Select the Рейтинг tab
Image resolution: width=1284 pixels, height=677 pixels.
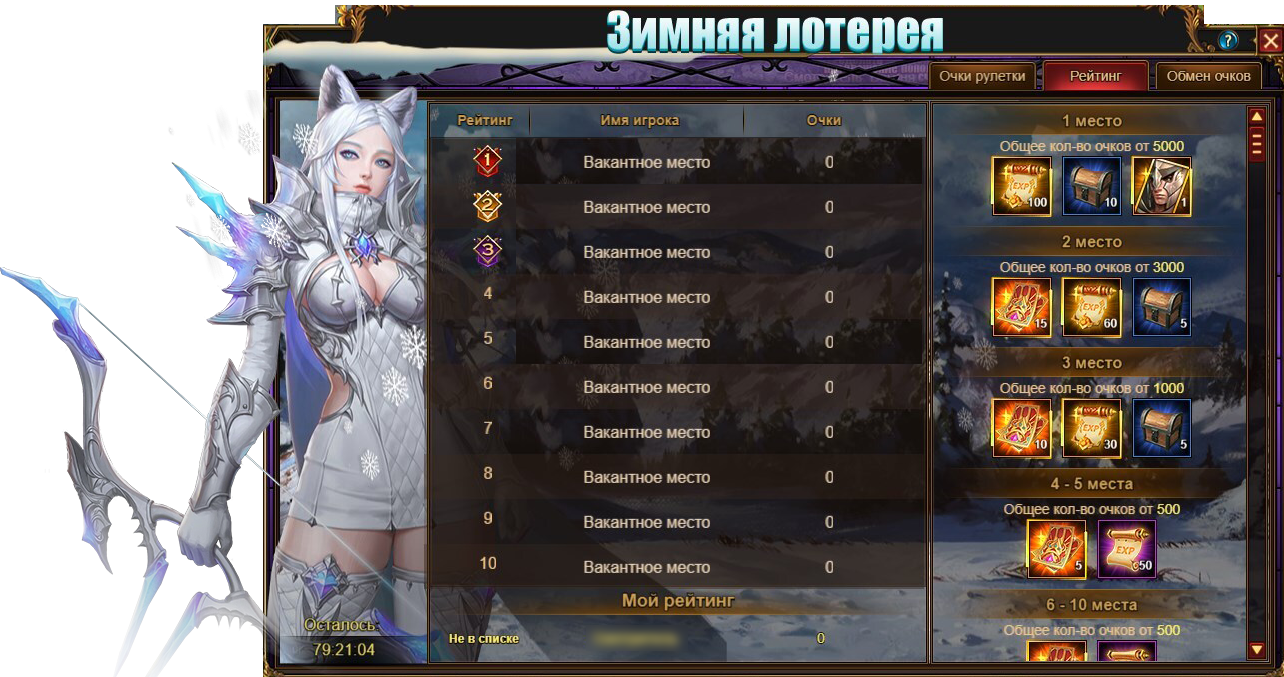click(1095, 76)
